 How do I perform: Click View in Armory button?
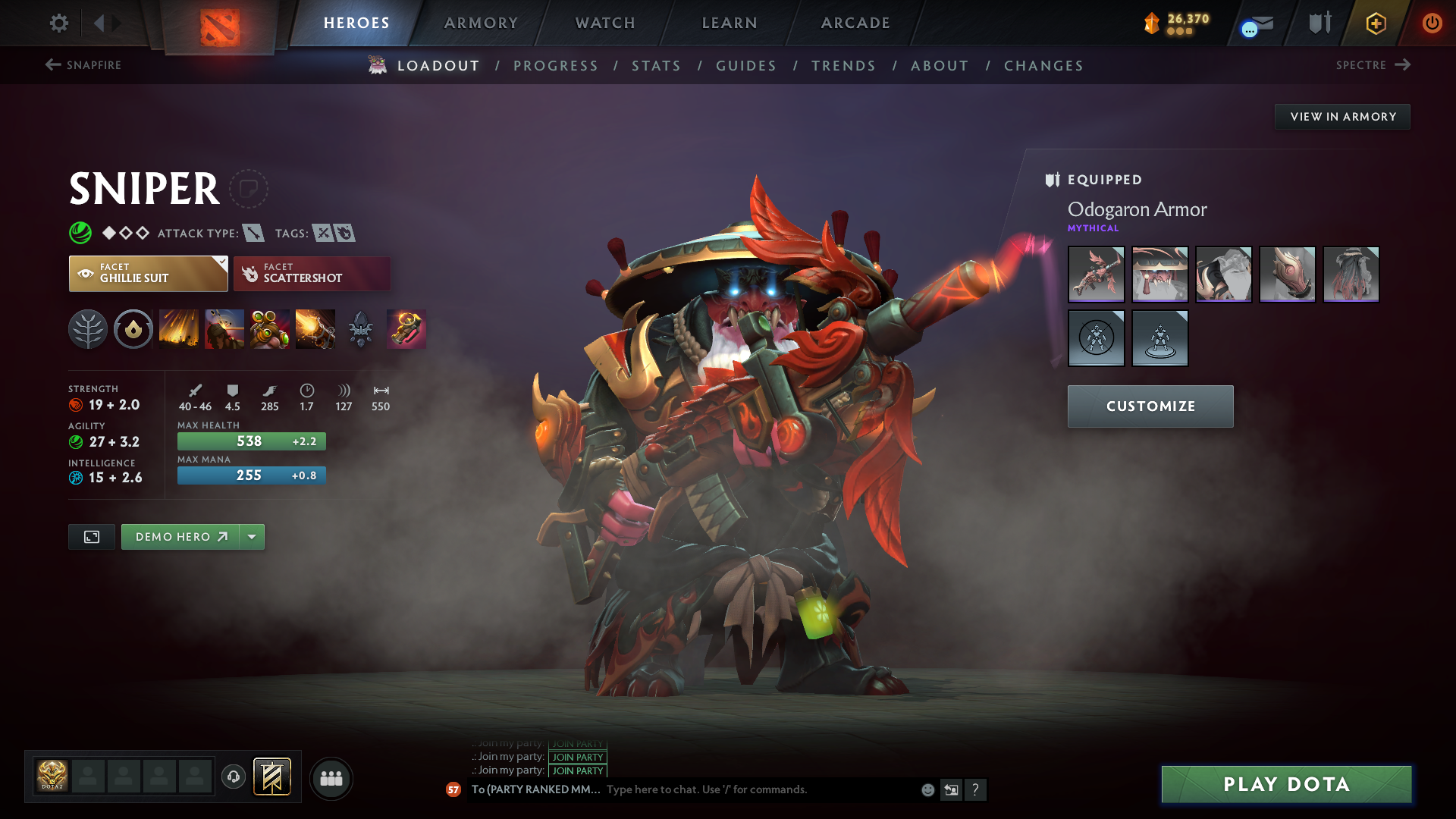1342,117
